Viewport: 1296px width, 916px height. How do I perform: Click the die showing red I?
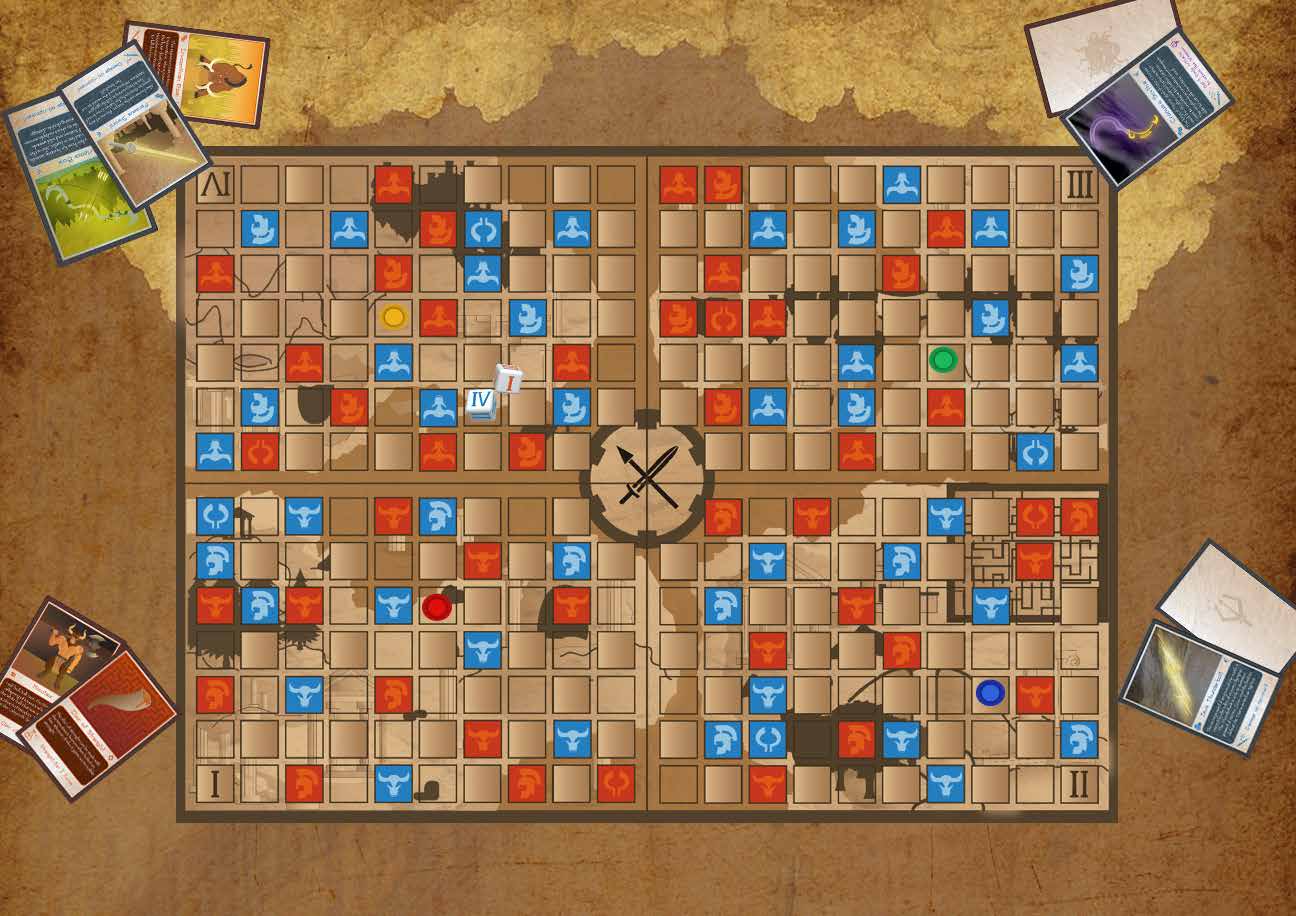tap(509, 380)
